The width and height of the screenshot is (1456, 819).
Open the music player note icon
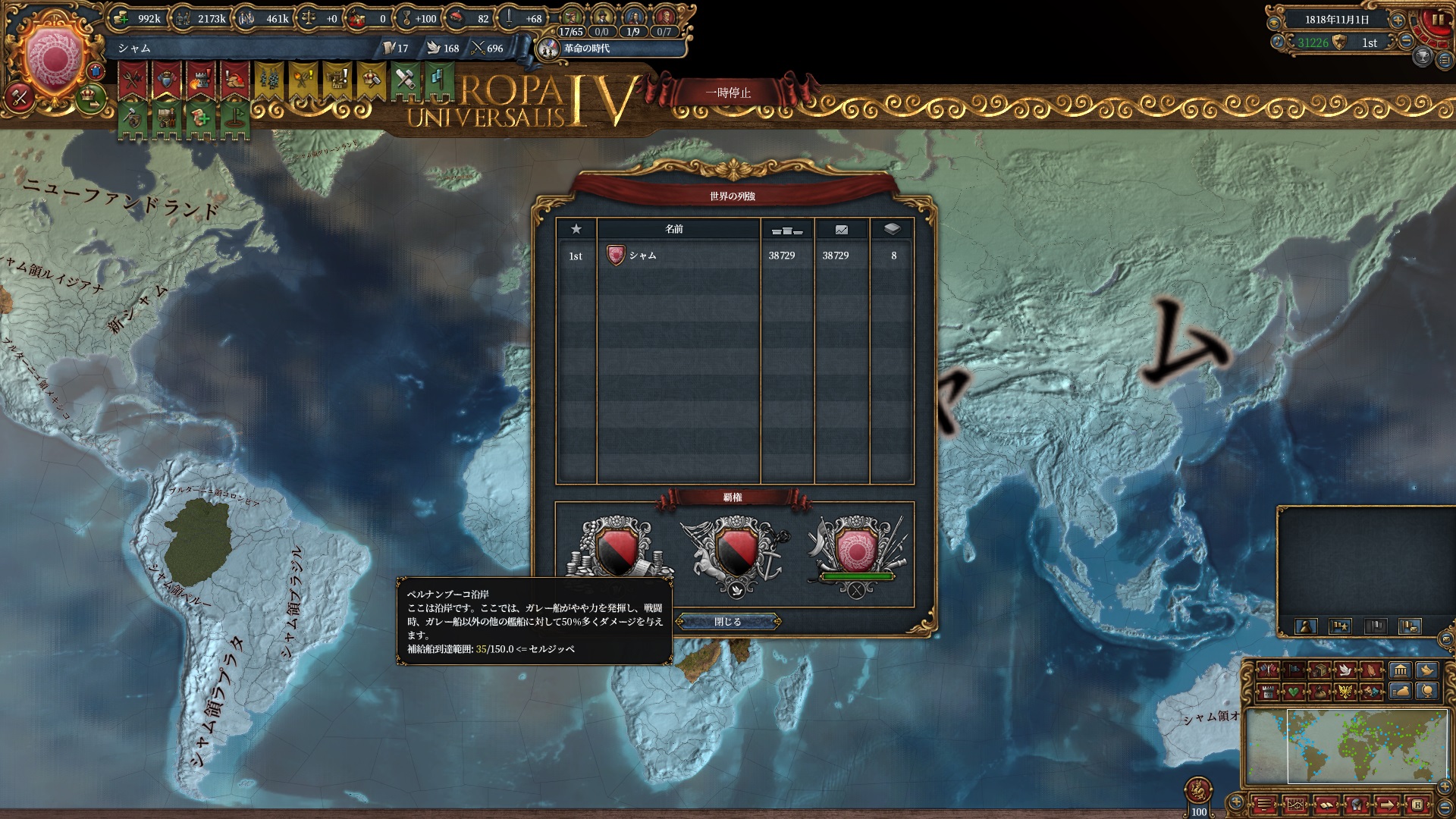tap(1279, 42)
